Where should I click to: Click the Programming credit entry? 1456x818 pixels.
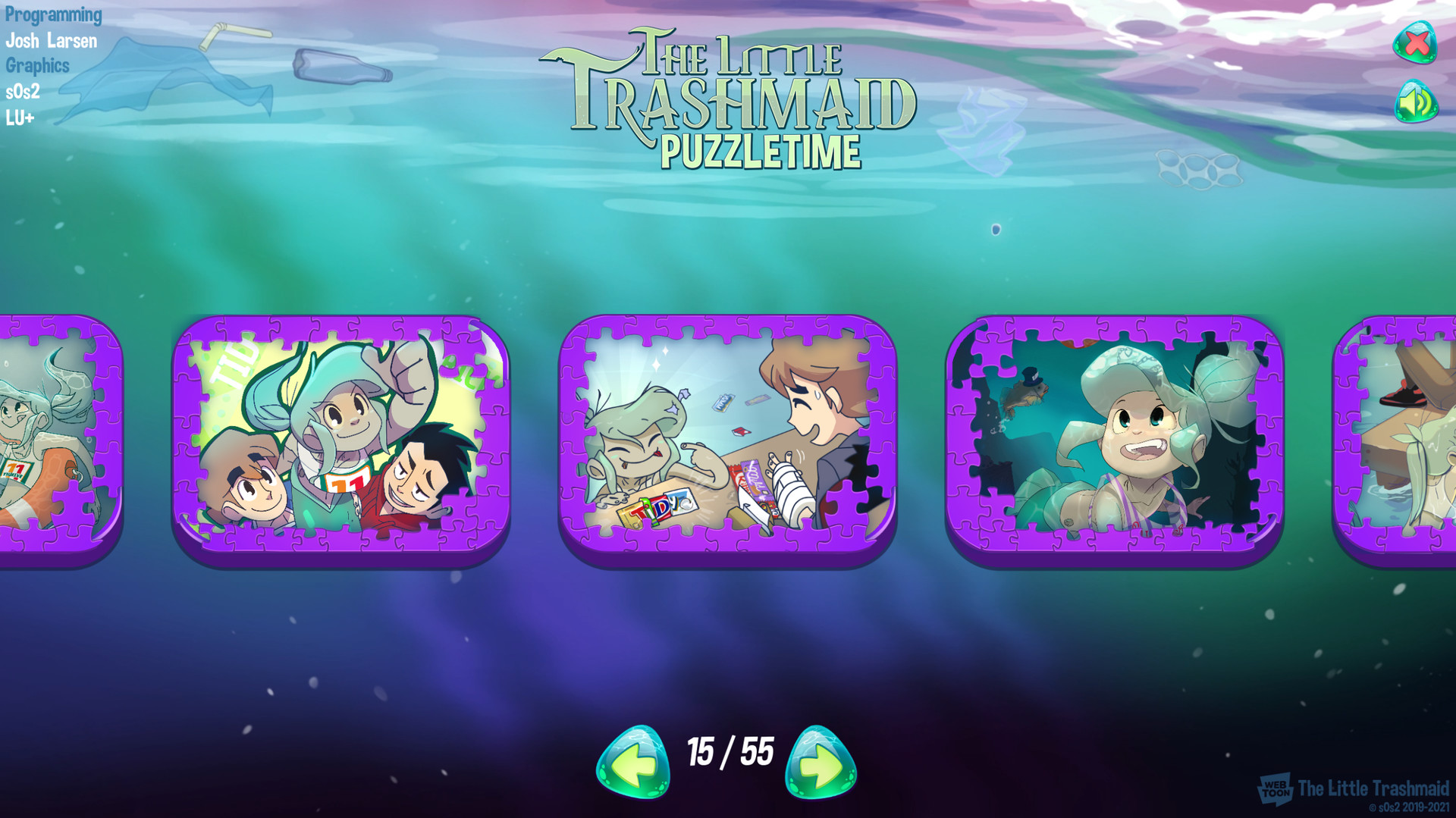coord(53,14)
